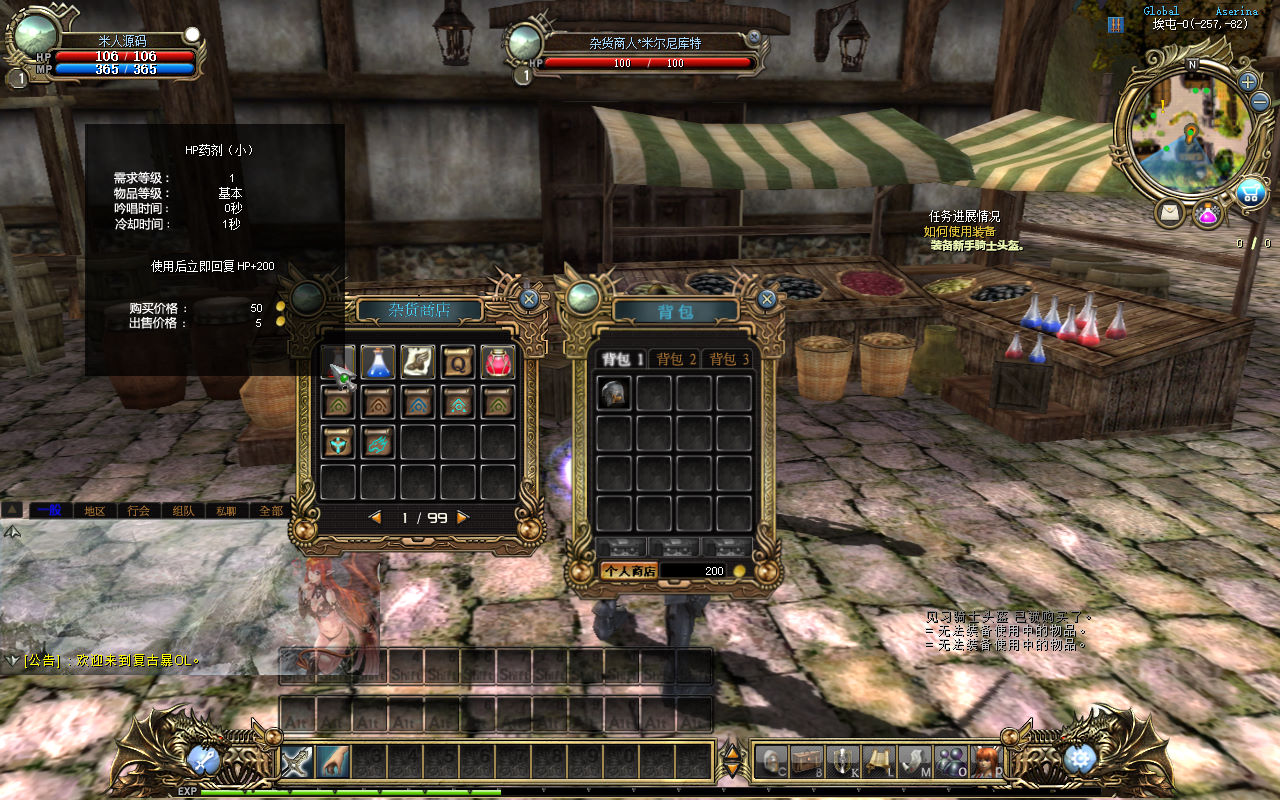Pick the Q scroll shop item
The width and height of the screenshot is (1280, 800).
pos(458,362)
